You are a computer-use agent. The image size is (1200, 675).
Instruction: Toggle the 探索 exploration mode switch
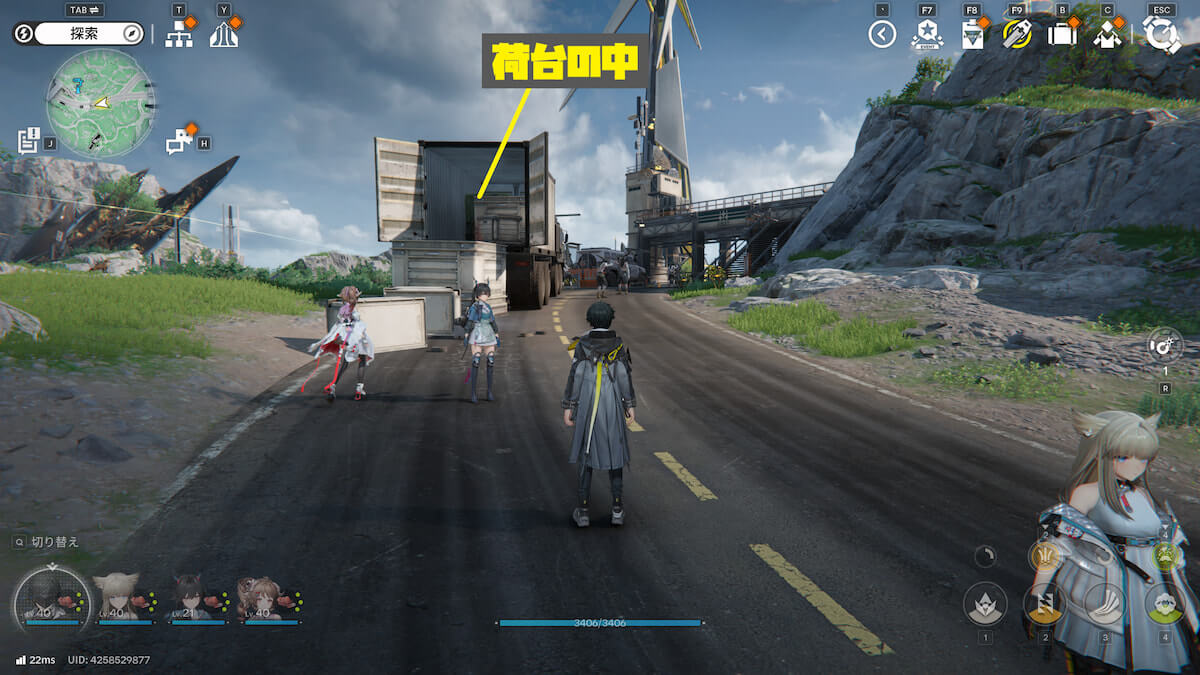tap(82, 34)
